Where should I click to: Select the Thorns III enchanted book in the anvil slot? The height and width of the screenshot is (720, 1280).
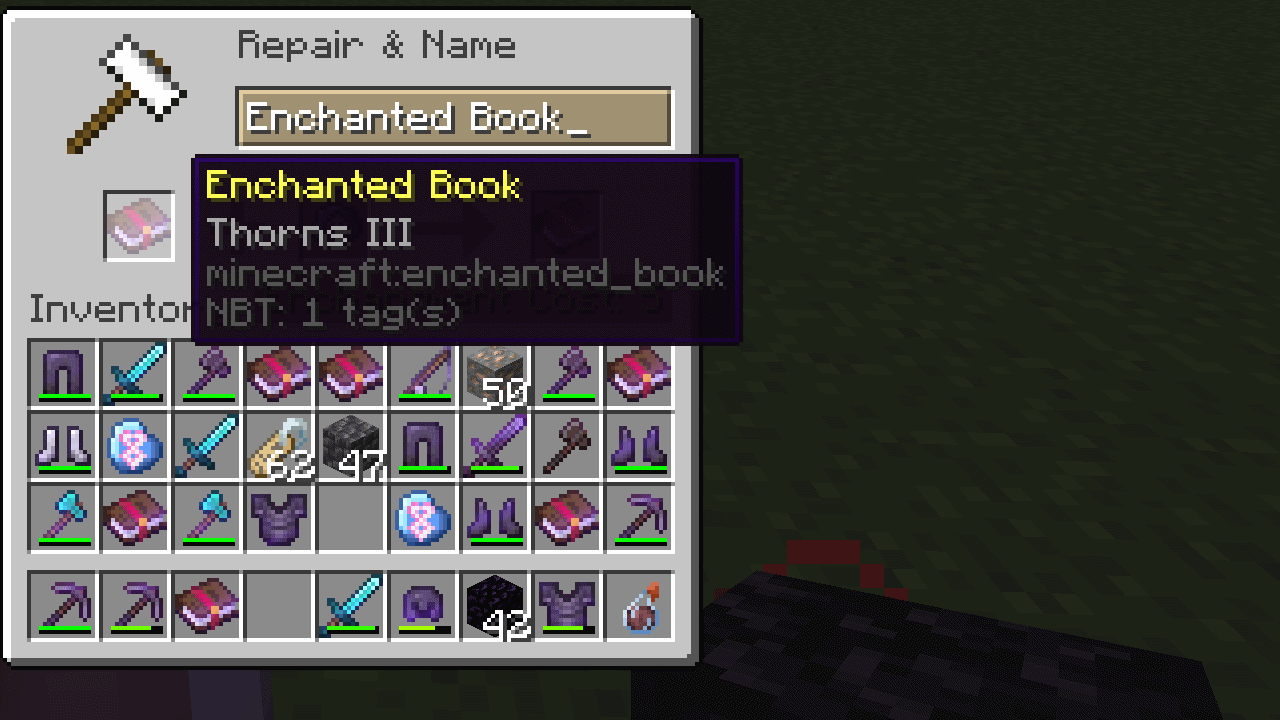click(x=139, y=225)
